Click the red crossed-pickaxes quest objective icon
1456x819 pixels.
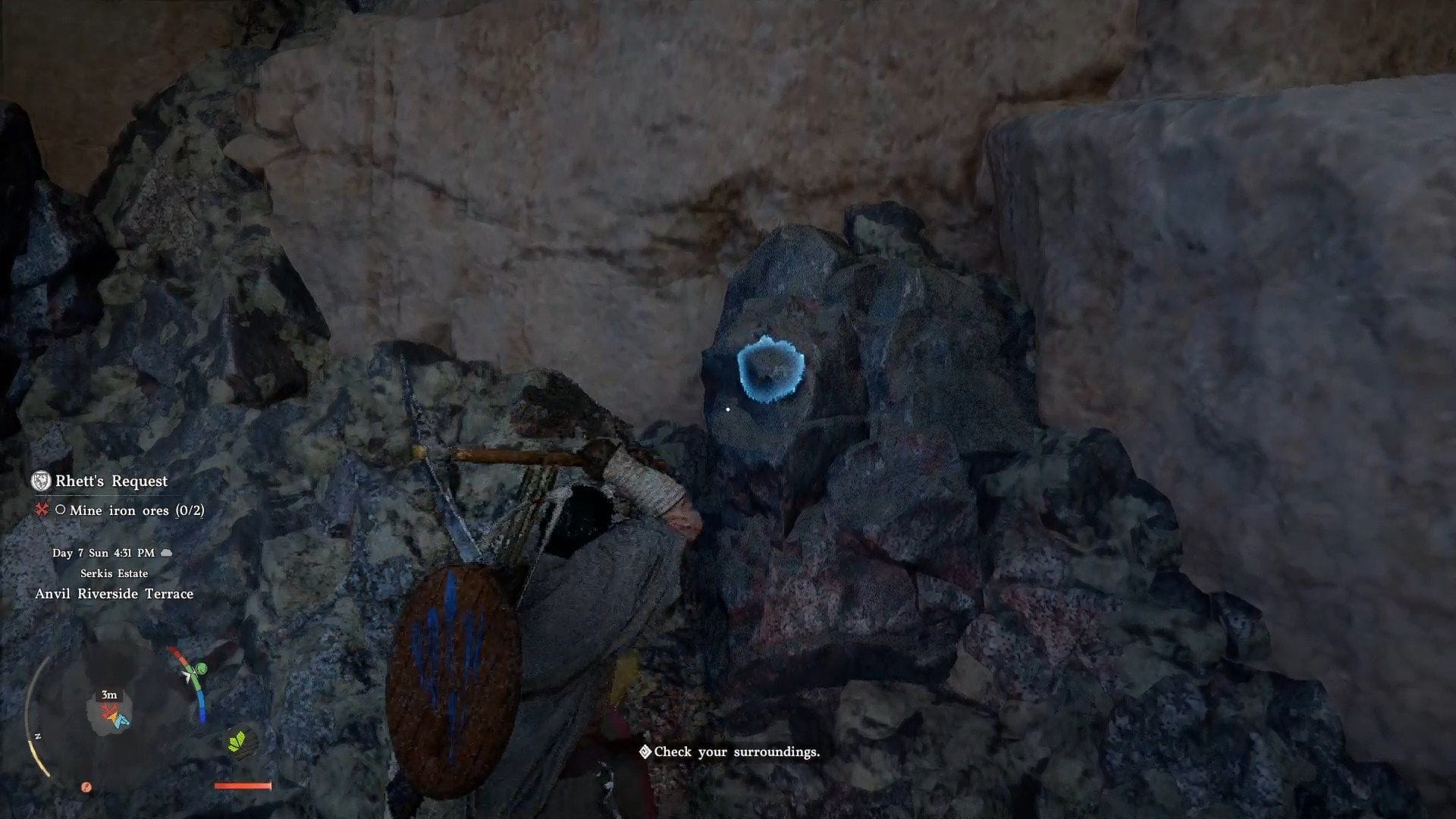point(44,511)
